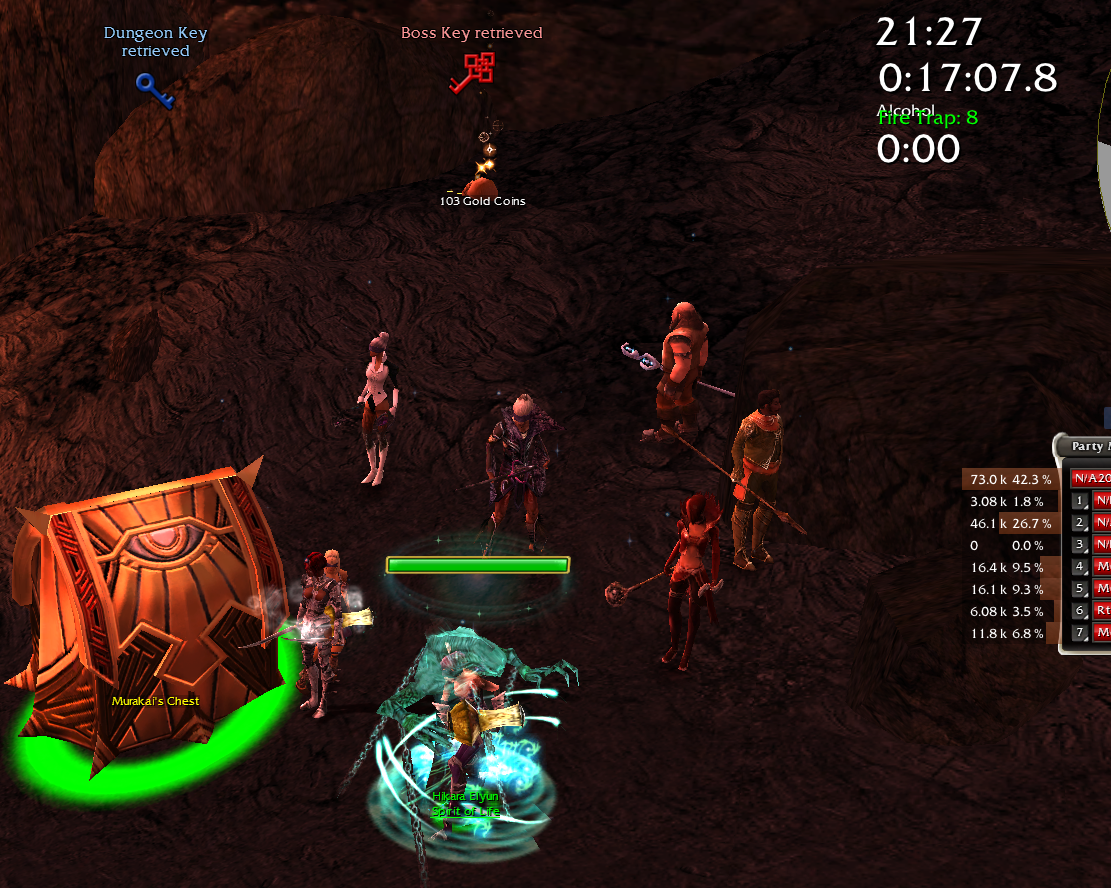Click the number 6 party button
The height and width of the screenshot is (888, 1111).
pyautogui.click(x=1079, y=611)
